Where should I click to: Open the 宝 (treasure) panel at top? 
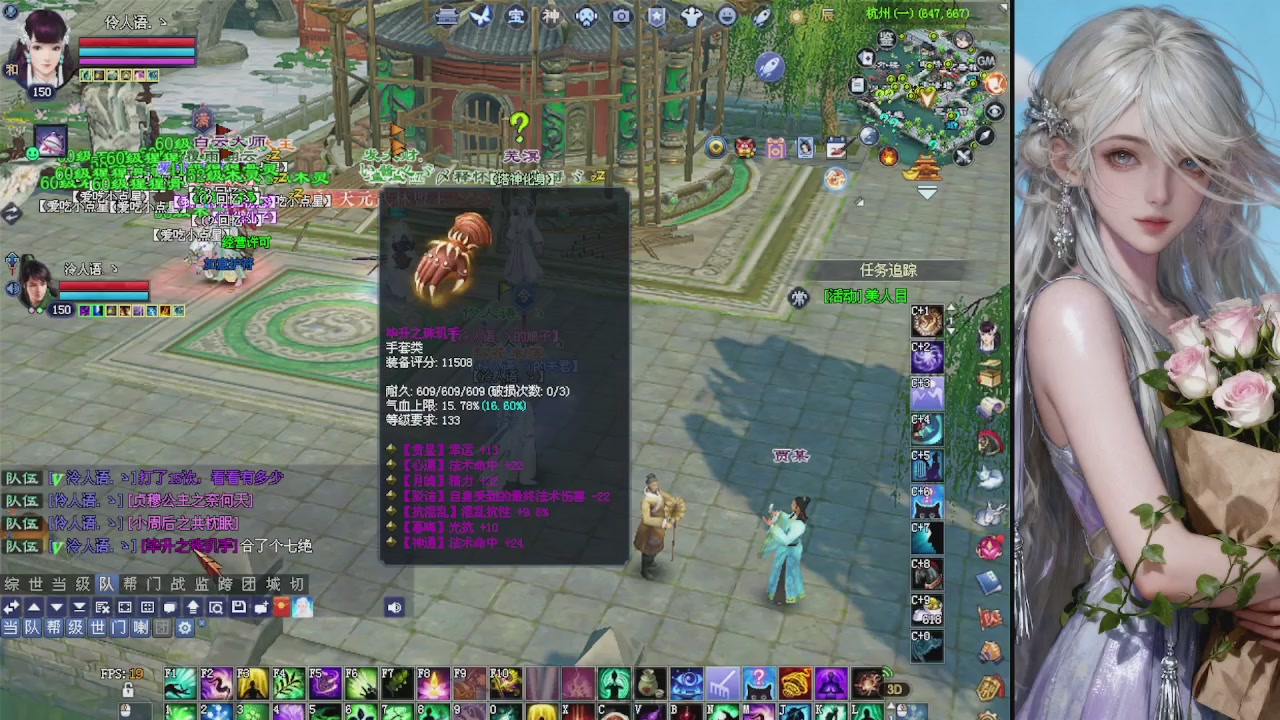tap(517, 15)
